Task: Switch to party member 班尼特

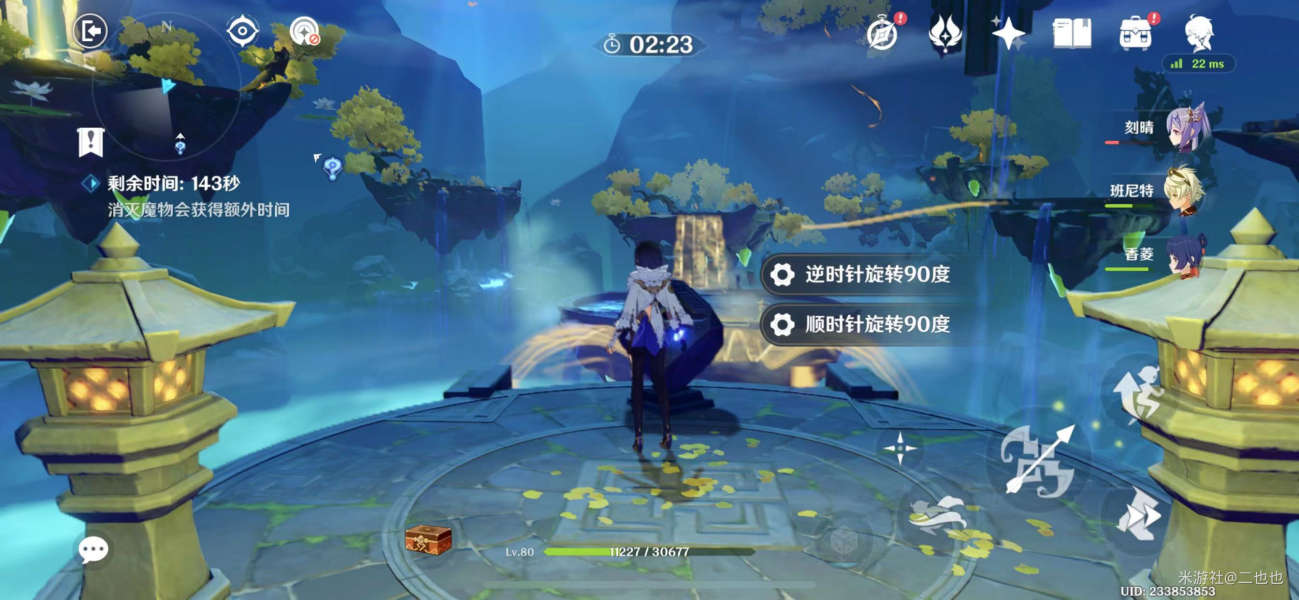Action: pyautogui.click(x=1187, y=191)
